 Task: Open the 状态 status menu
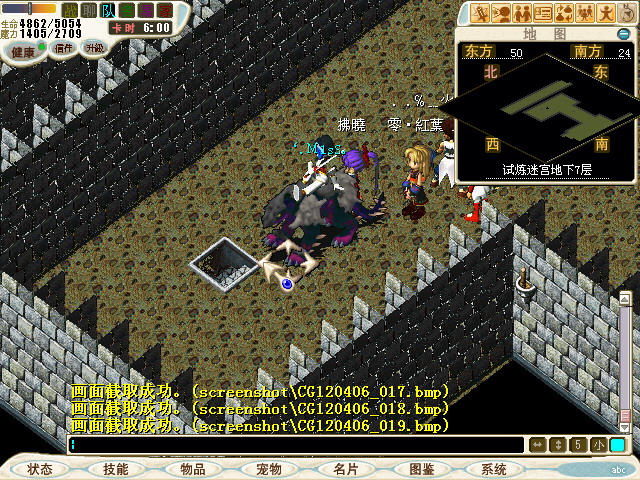click(x=40, y=469)
